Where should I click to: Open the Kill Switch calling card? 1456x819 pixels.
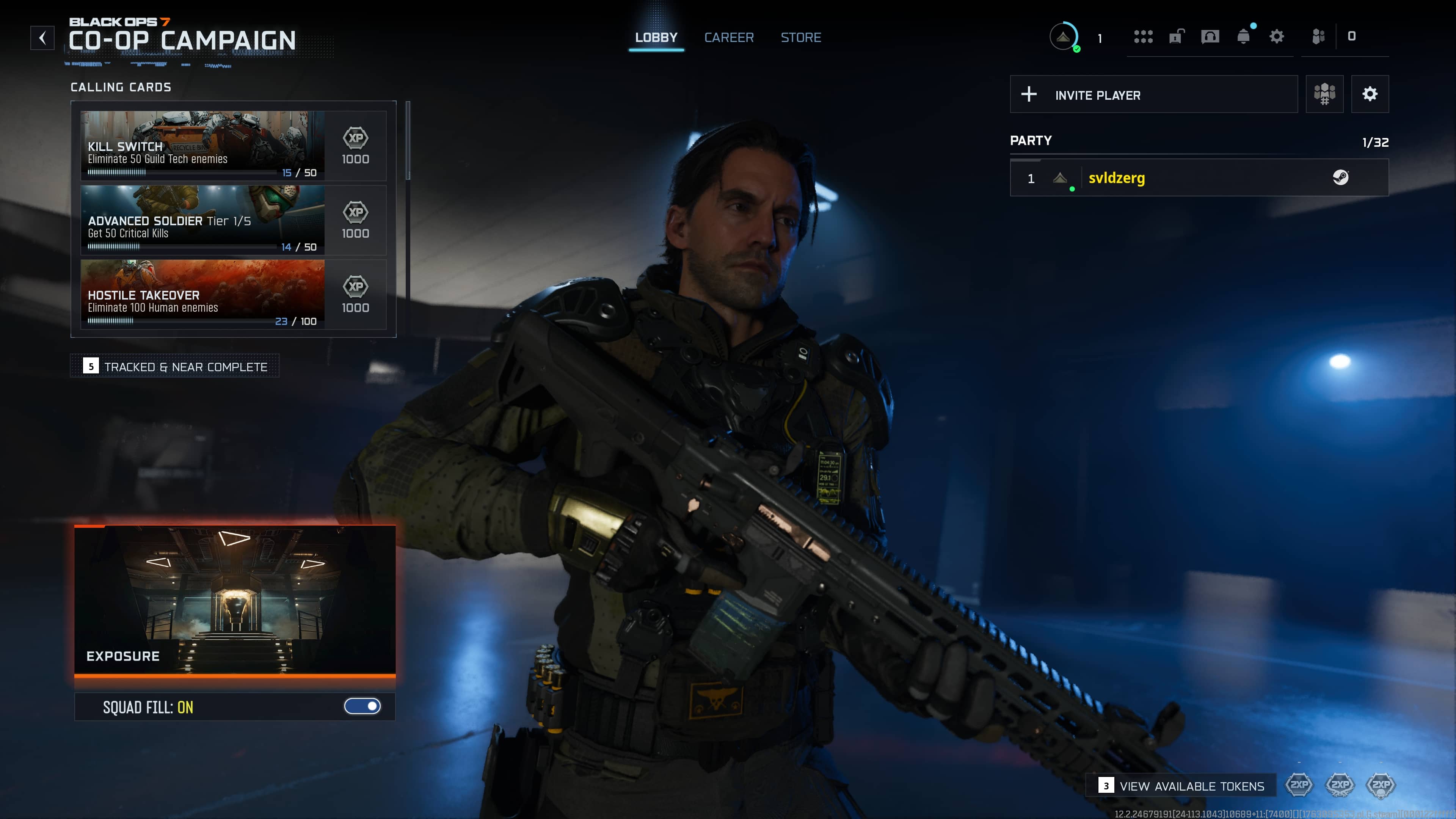(202, 145)
